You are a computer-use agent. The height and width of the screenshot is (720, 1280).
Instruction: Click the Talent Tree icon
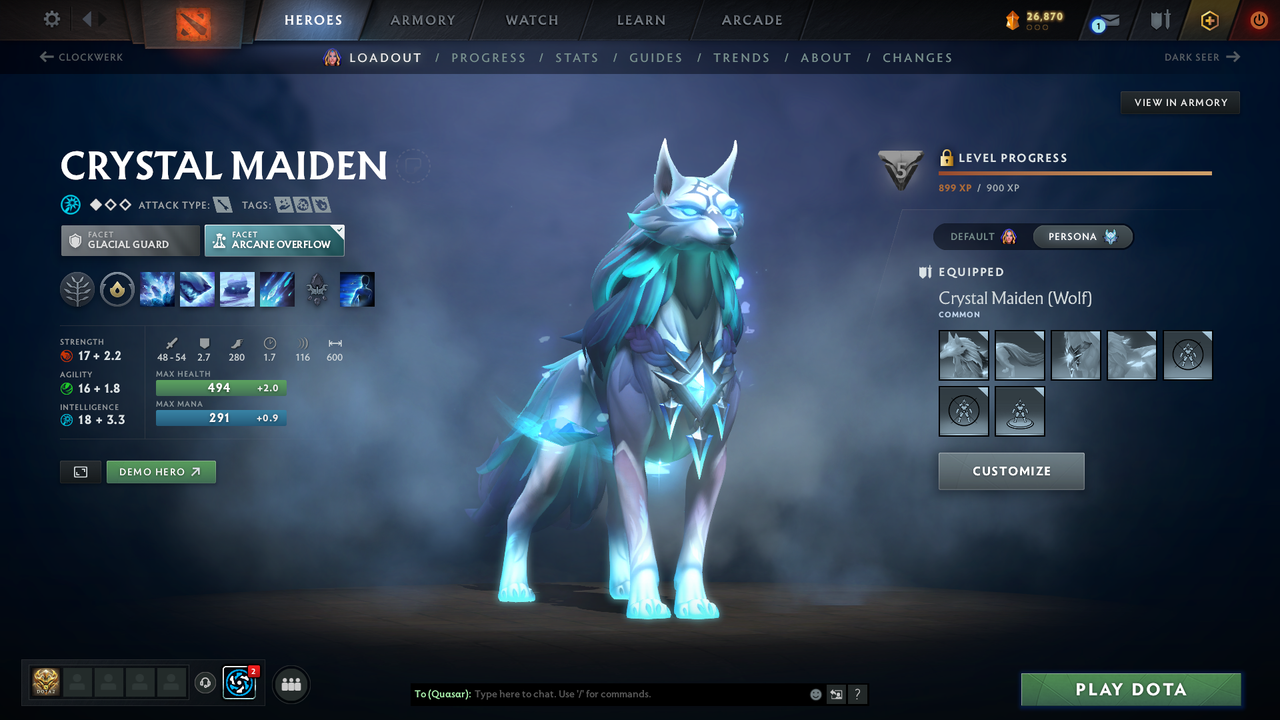[x=77, y=289]
